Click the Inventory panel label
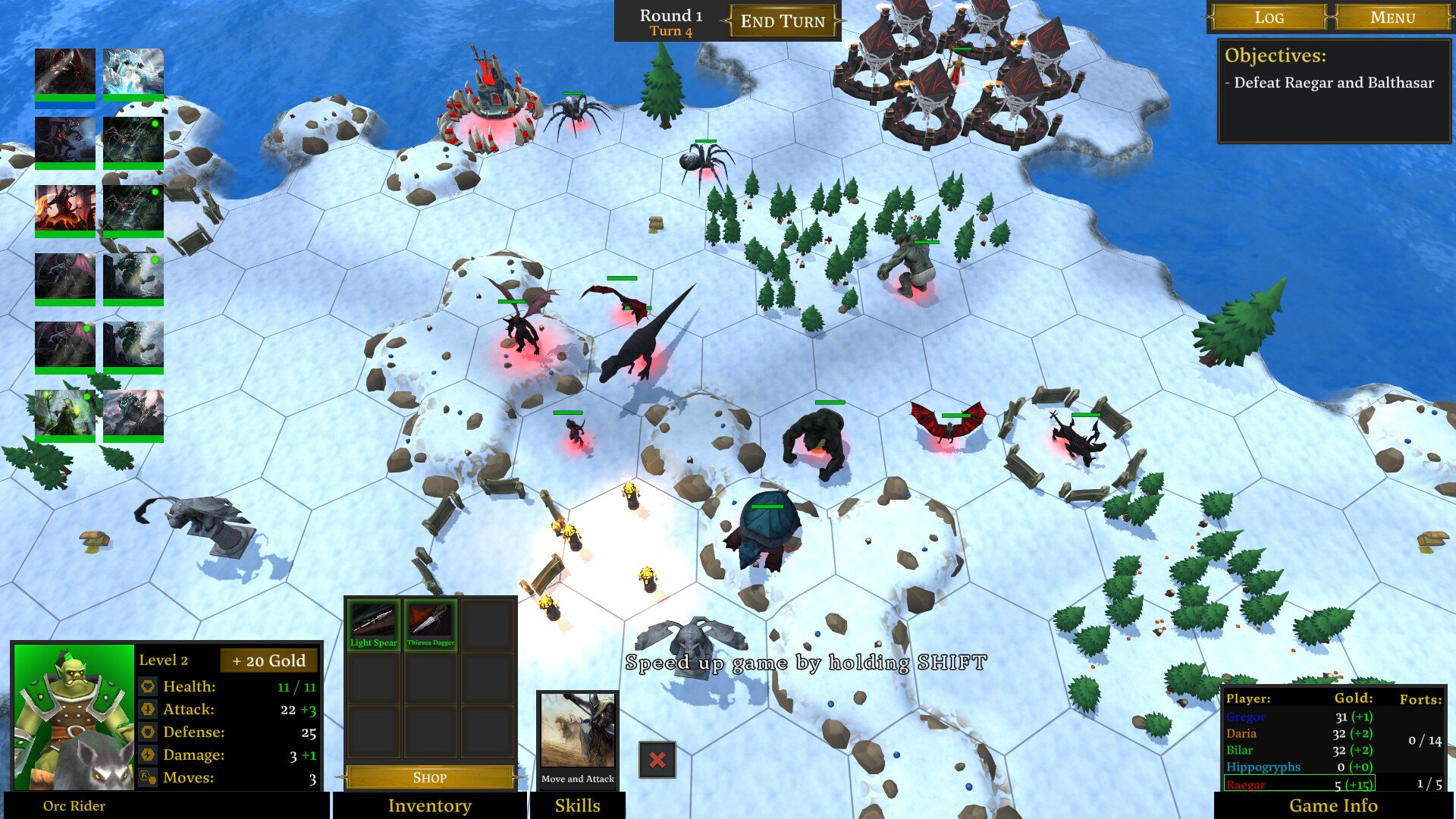The height and width of the screenshot is (819, 1456). point(429,805)
